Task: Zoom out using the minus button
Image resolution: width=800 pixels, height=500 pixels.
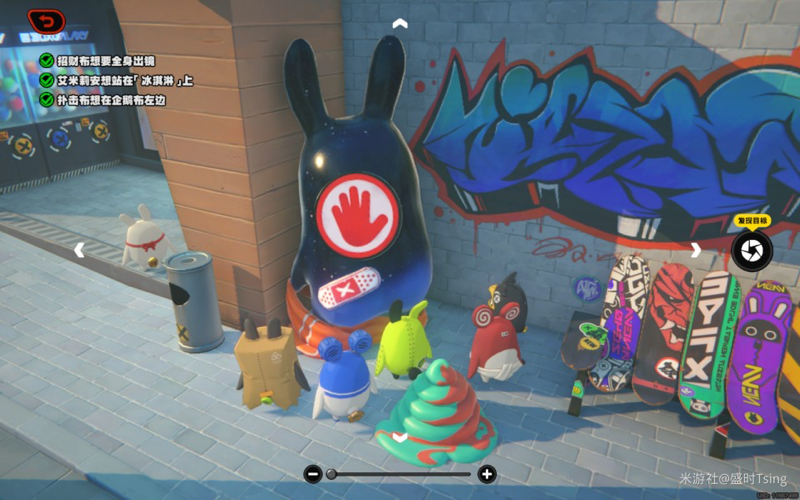Action: click(313, 474)
